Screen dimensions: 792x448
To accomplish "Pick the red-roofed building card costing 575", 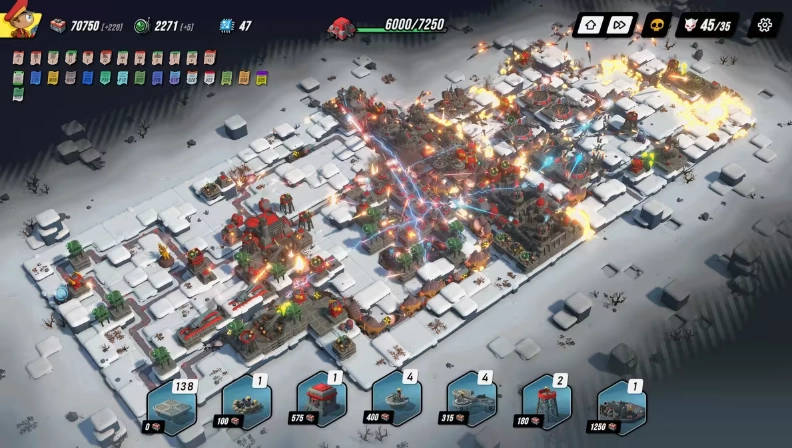I will tap(321, 400).
